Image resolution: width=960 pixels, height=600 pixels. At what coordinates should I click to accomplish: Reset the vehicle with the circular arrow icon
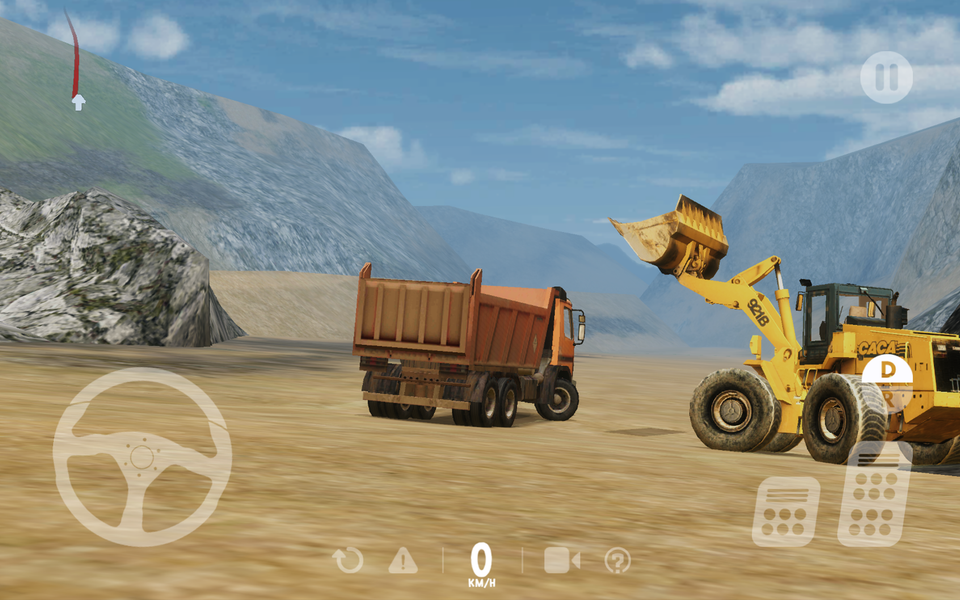click(348, 560)
